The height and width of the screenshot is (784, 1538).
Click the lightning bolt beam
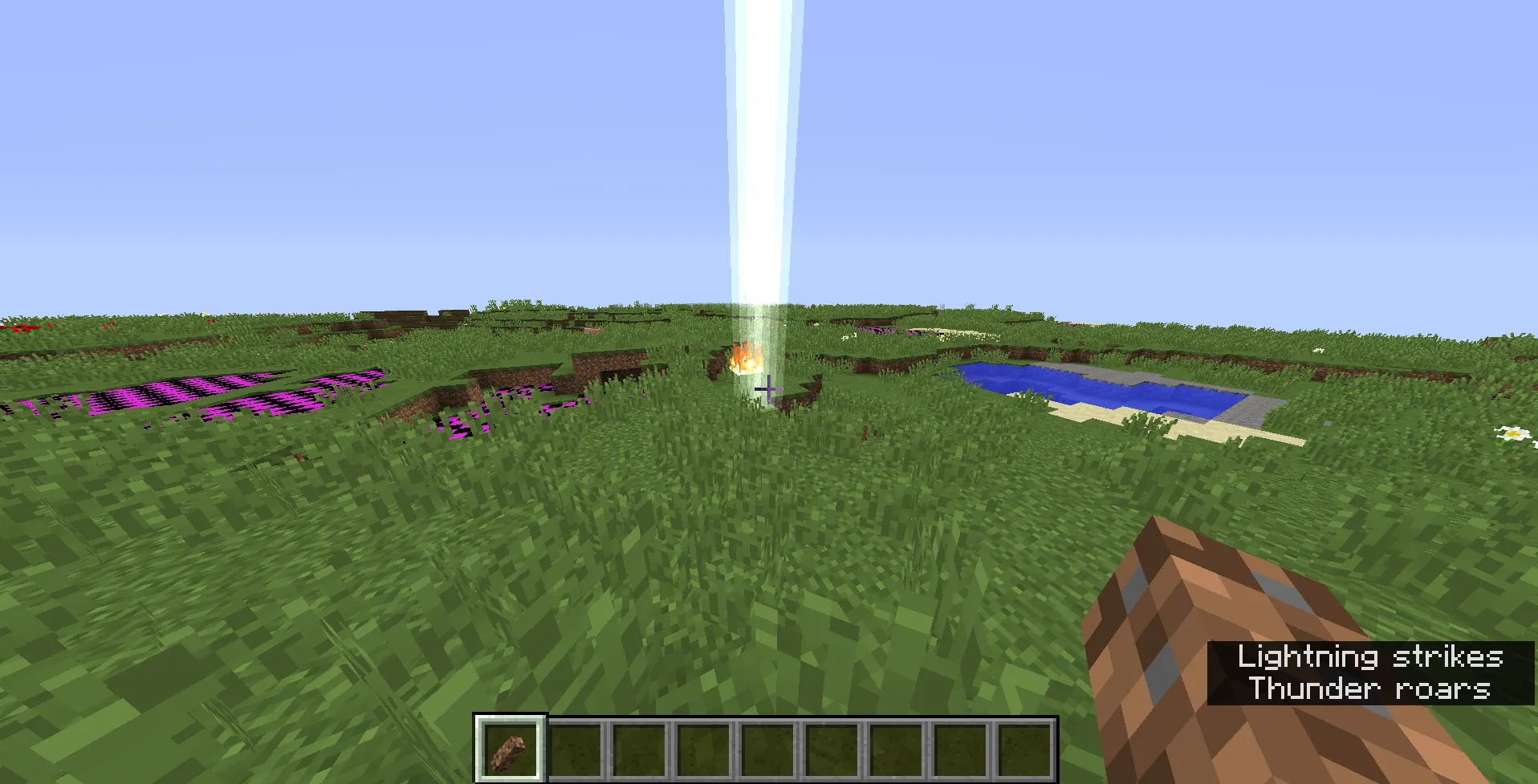tap(759, 160)
